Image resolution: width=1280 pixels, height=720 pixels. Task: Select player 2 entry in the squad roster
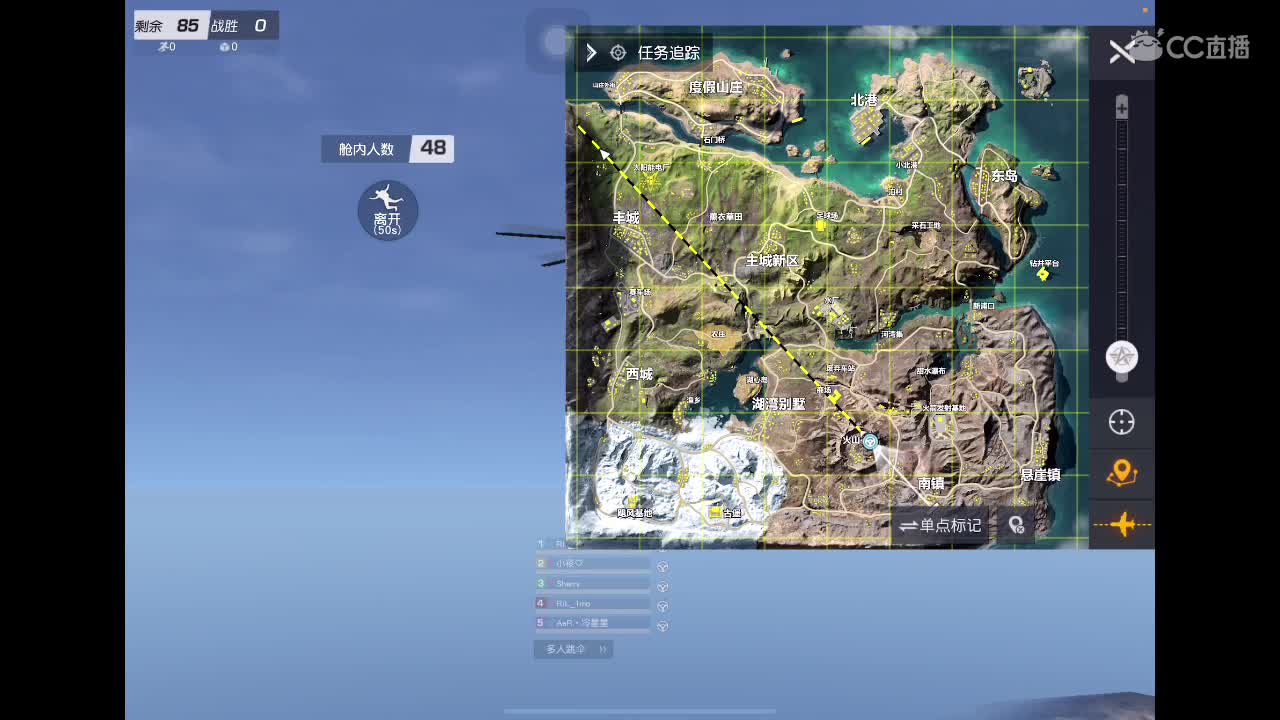coord(540,563)
